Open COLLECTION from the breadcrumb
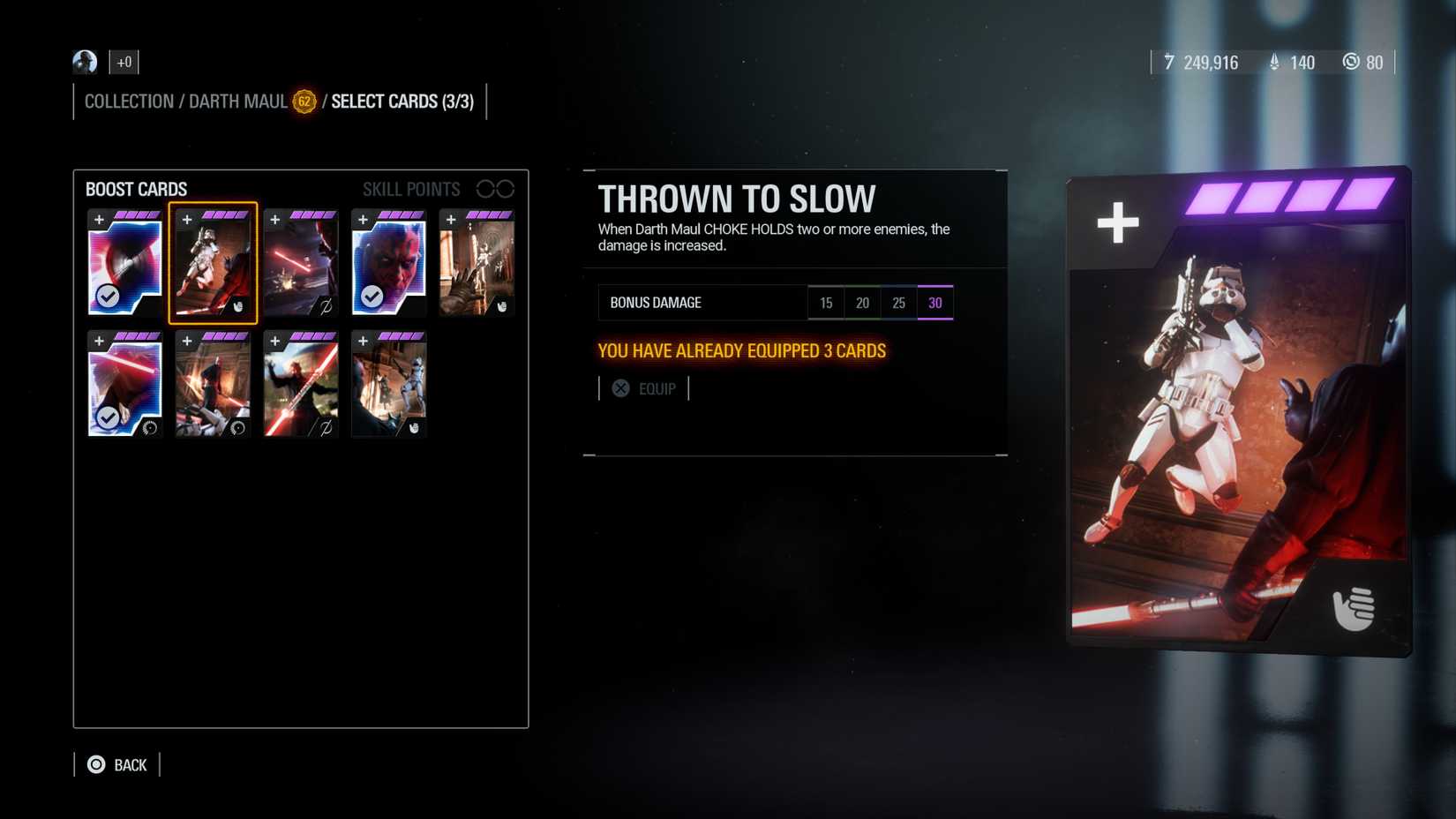Screen dimensions: 1456x819 click(x=129, y=101)
